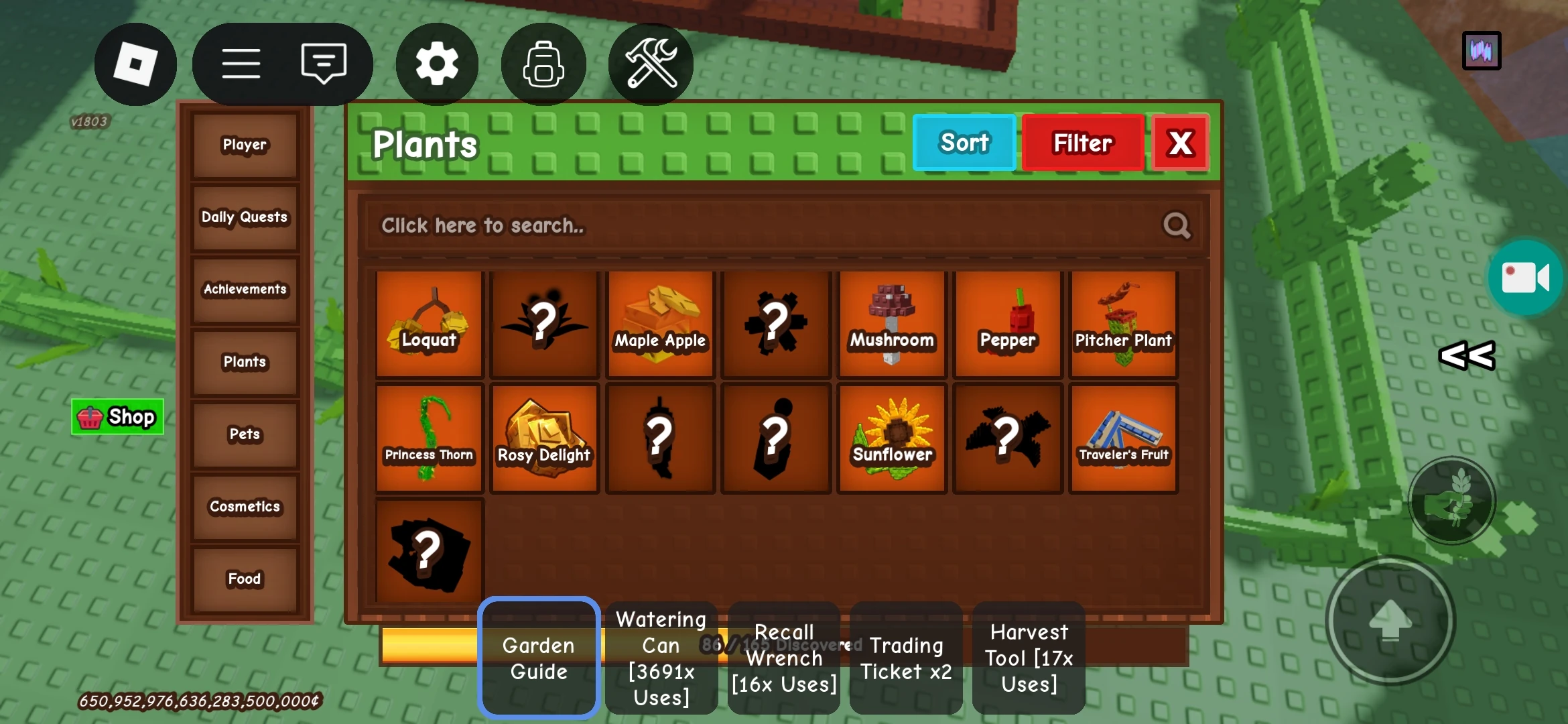Select the hammer and wrench build icon

651,62
